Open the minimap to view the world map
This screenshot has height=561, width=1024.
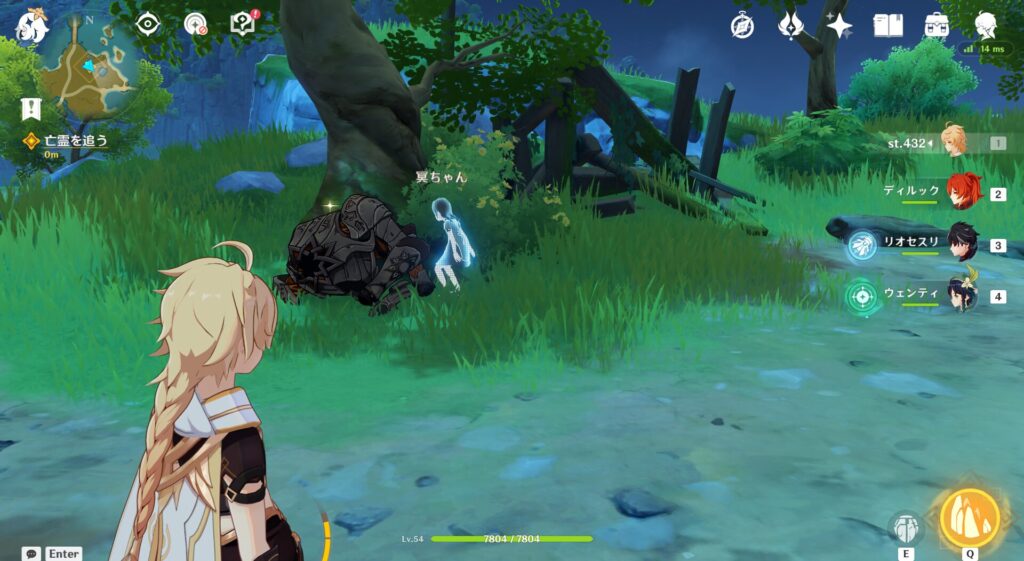click(88, 66)
